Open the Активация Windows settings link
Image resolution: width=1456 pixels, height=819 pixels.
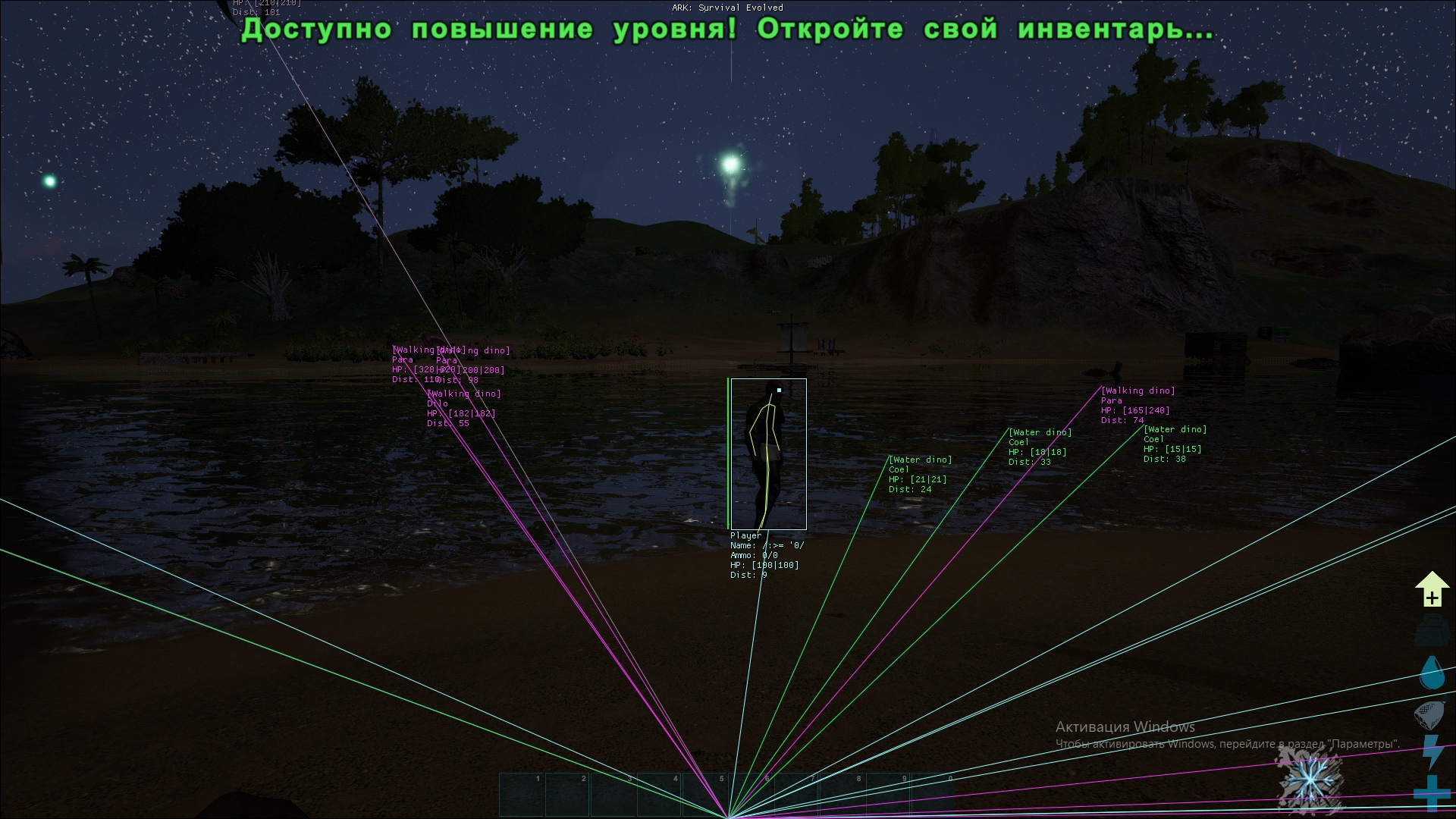[1125, 726]
